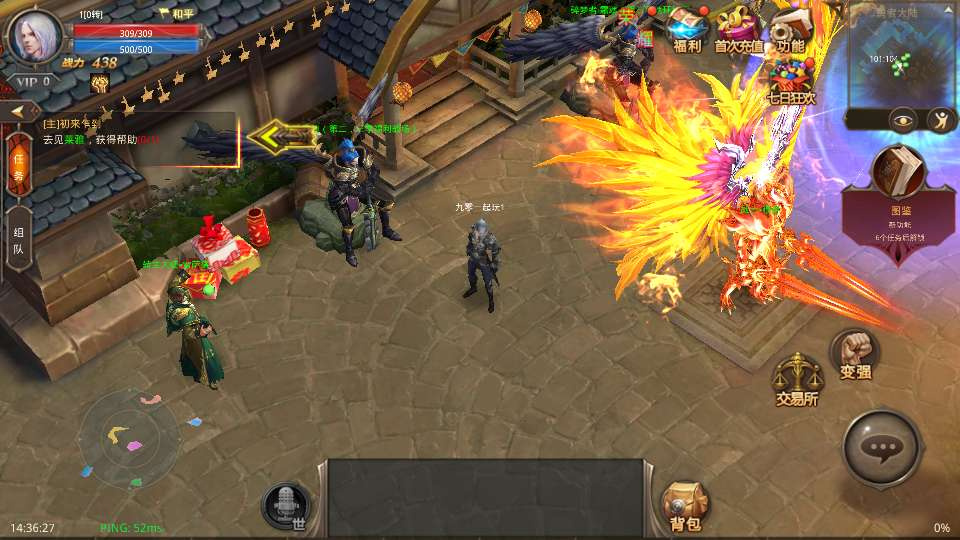960x540 pixels.
Task: Open the 背包 backpack inventory
Action: [x=685, y=505]
